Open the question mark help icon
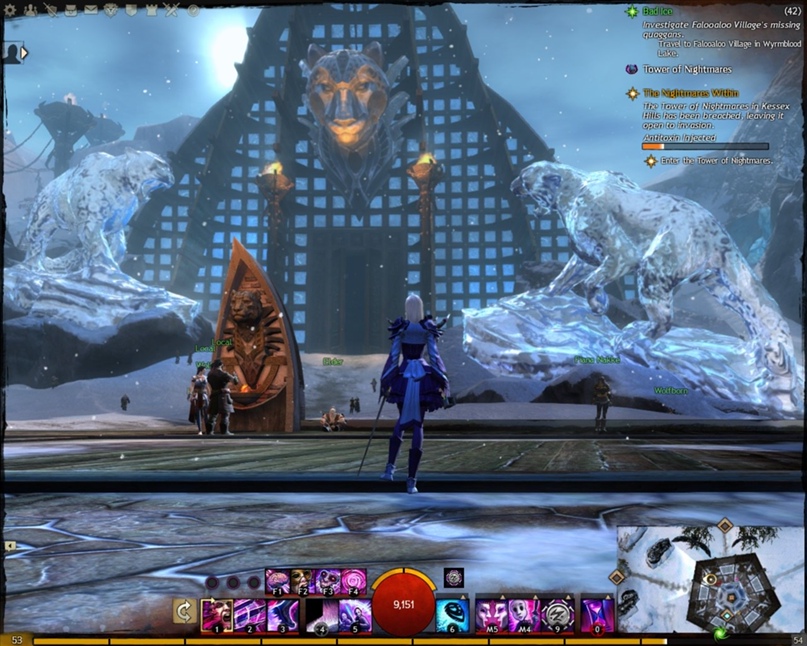Screen dimensions: 807x646 [x=193, y=10]
